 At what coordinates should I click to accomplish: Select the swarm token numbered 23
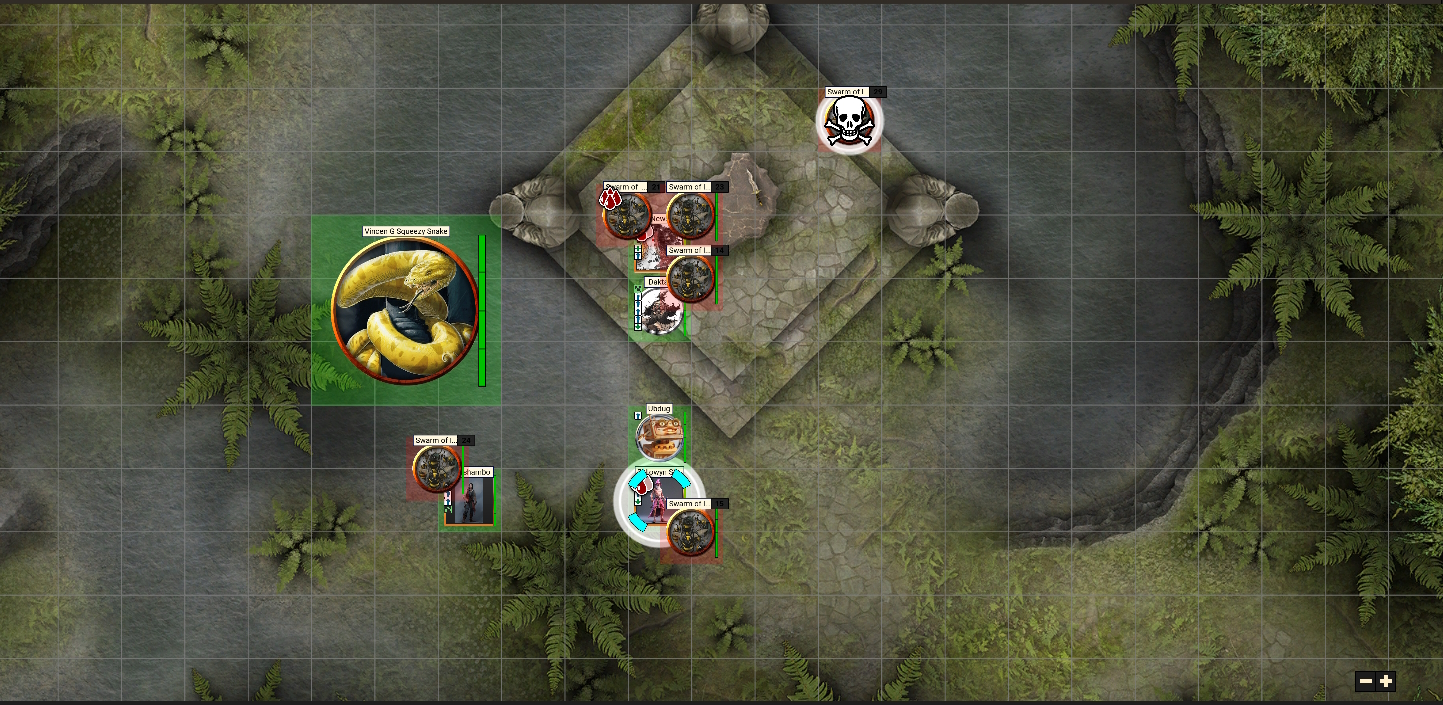690,216
